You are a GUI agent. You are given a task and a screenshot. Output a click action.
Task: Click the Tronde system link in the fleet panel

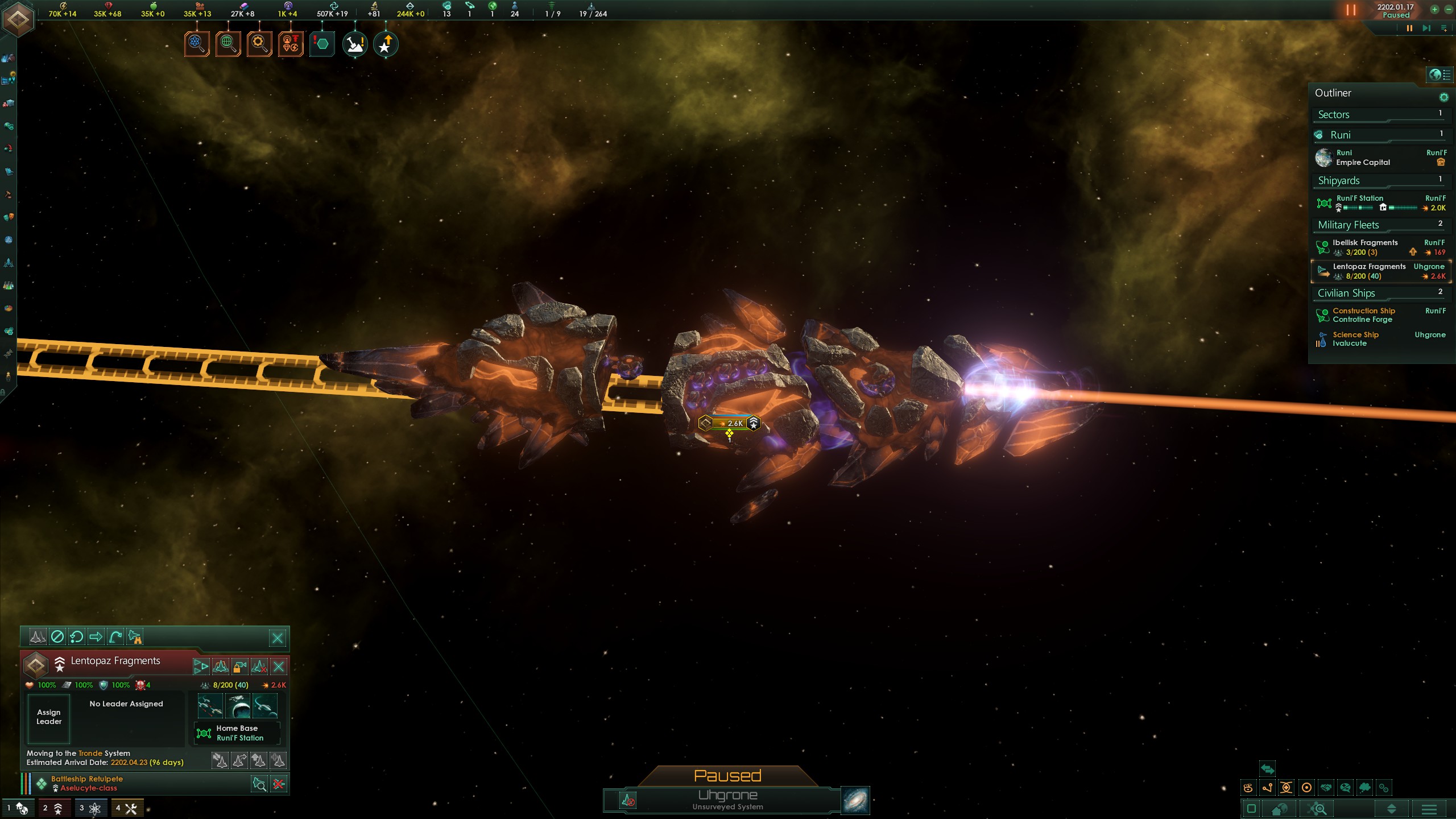[x=91, y=752]
